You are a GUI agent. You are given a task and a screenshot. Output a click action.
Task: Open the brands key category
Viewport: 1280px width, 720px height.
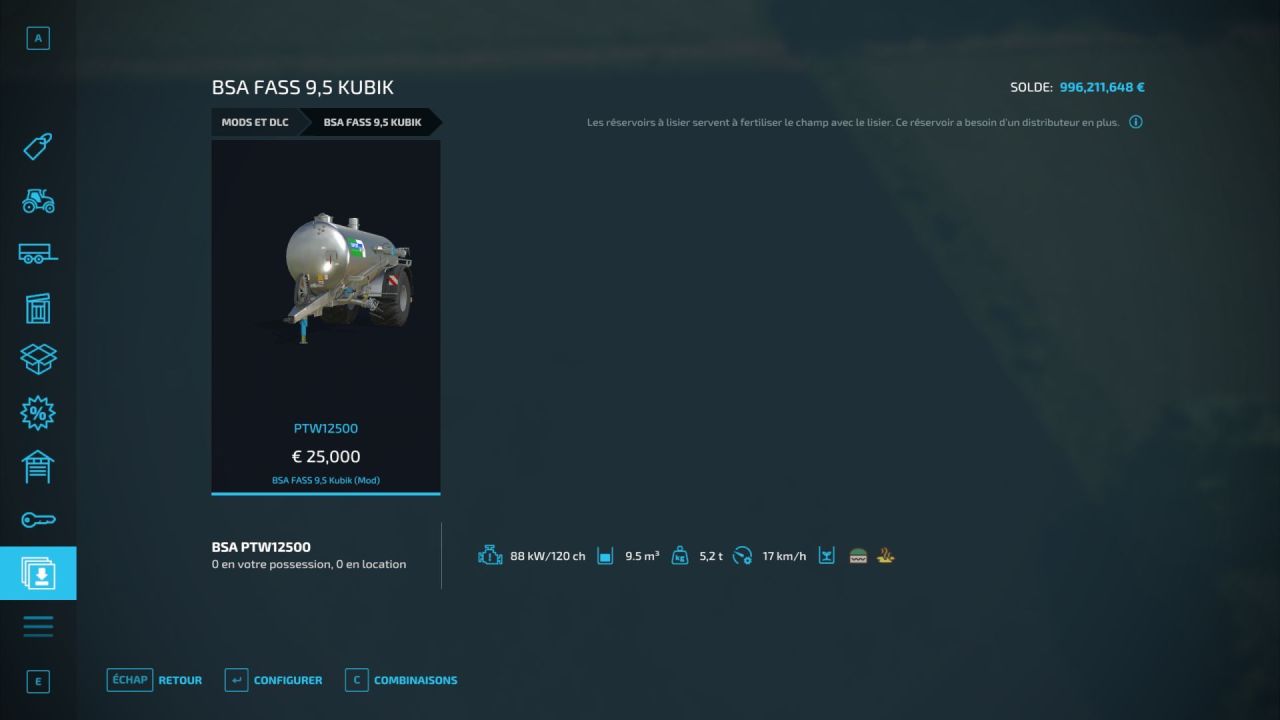pos(38,519)
